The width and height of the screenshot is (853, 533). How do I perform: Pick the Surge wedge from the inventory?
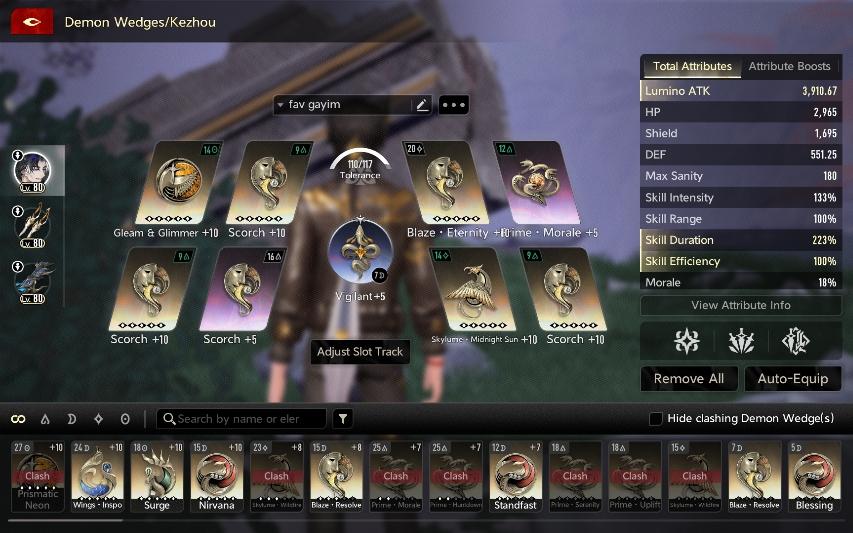point(158,476)
